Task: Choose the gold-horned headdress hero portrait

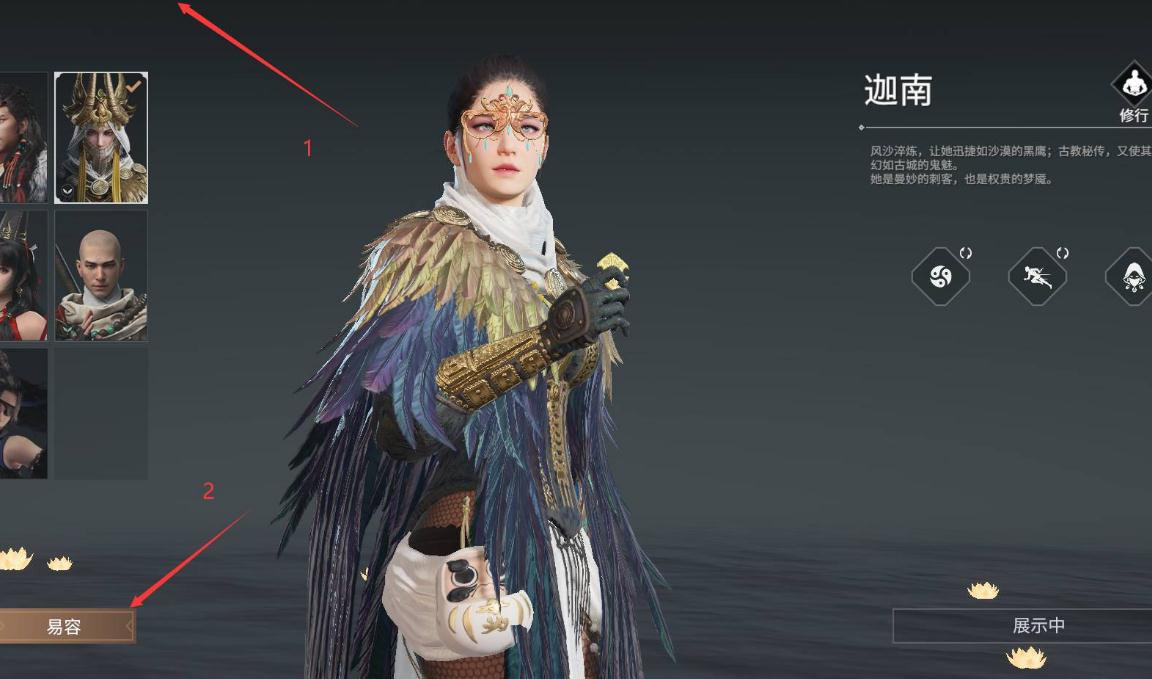Action: (x=101, y=137)
